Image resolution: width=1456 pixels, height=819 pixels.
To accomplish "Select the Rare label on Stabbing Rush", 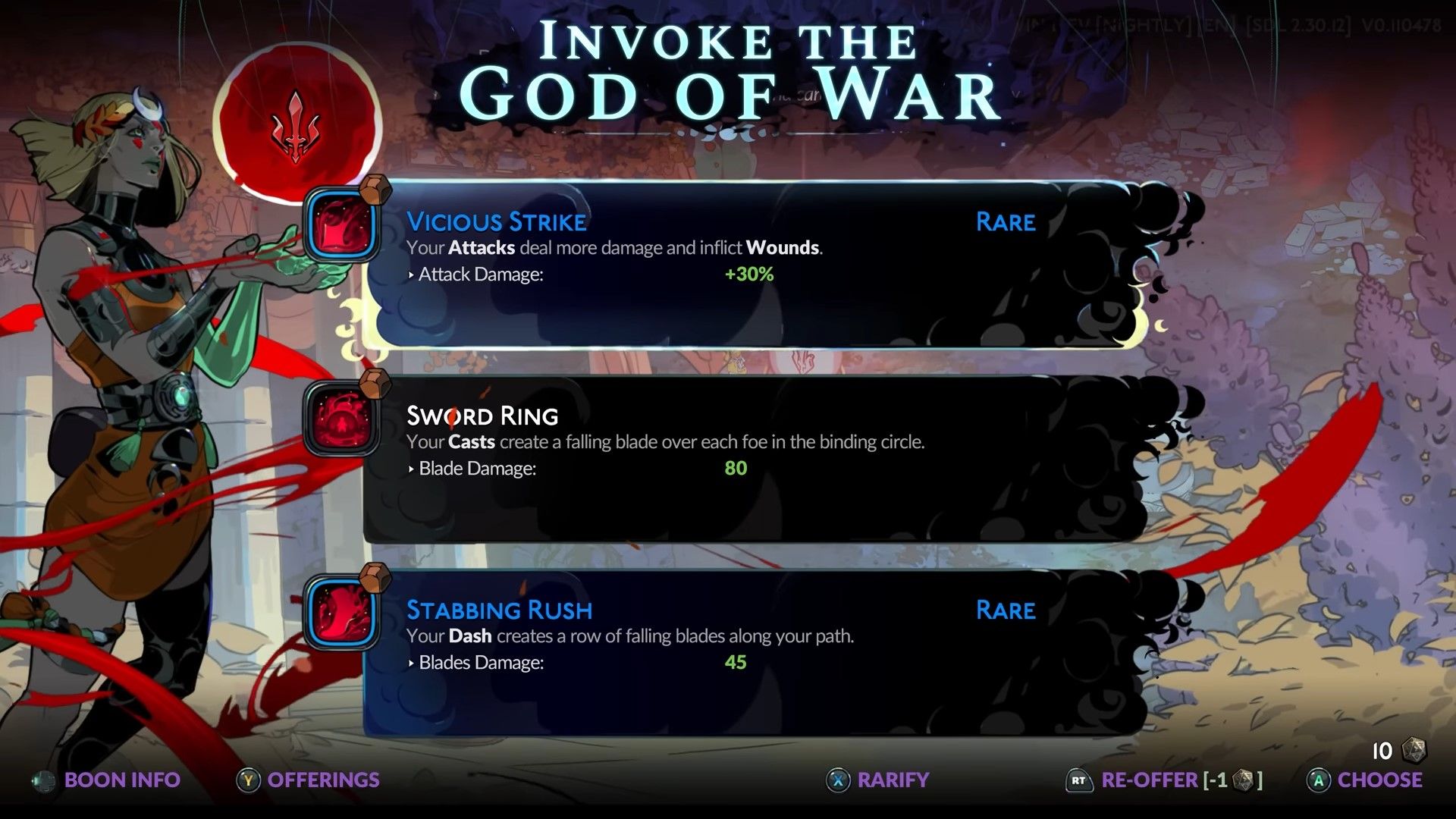I will click(x=1006, y=609).
